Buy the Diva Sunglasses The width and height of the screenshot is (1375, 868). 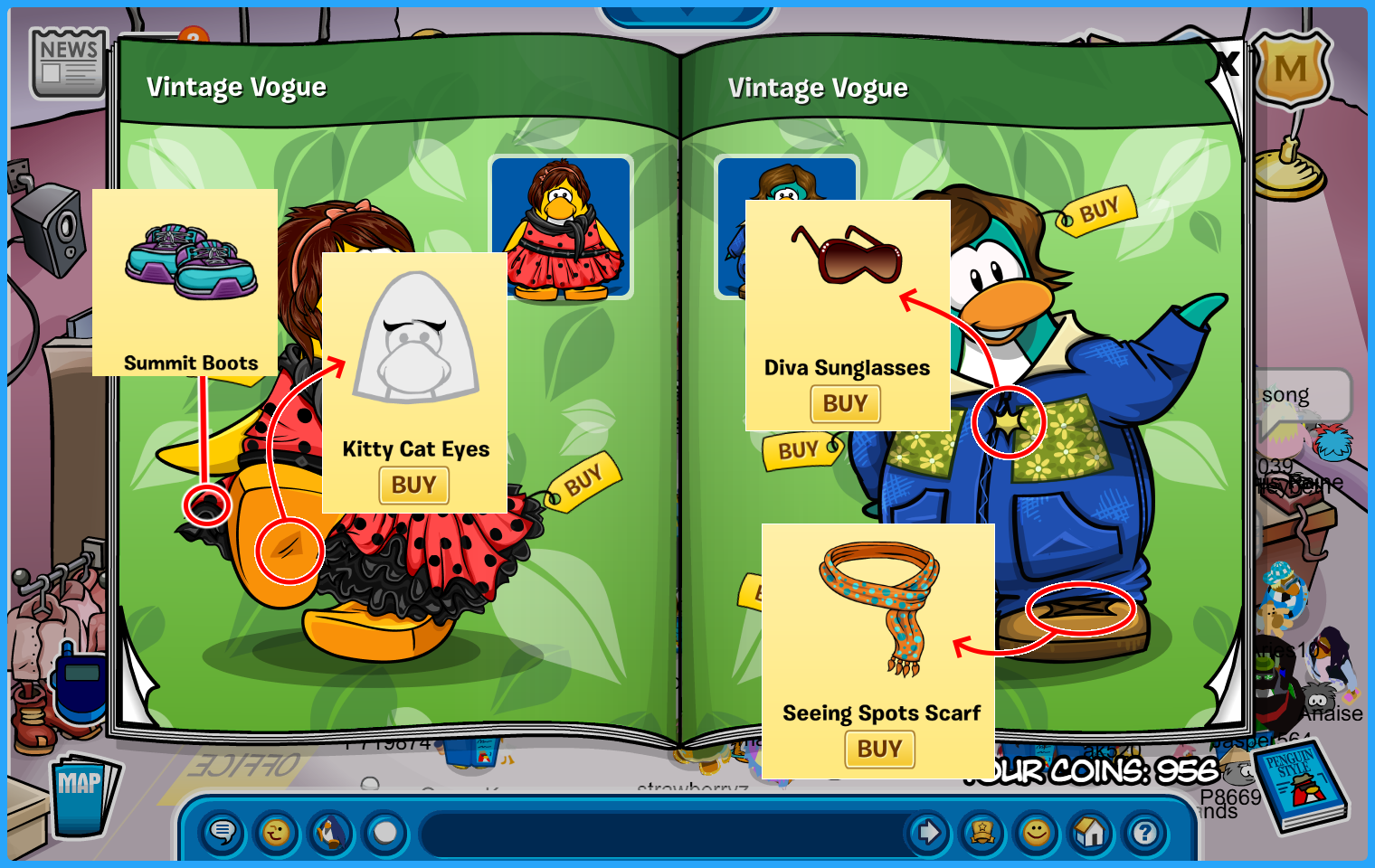tap(845, 404)
